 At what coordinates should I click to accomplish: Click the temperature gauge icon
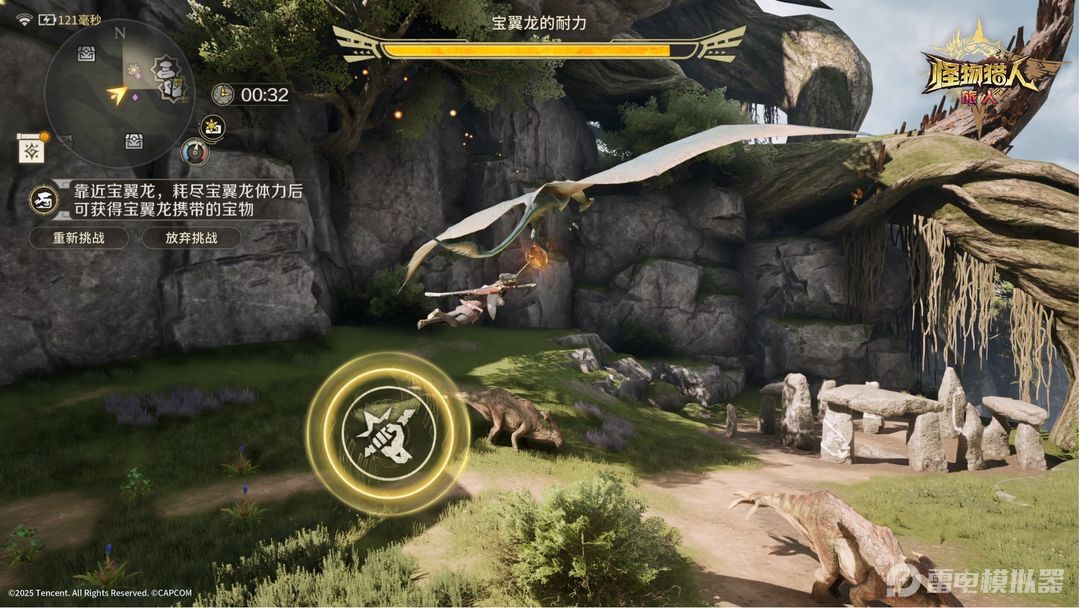tap(194, 151)
